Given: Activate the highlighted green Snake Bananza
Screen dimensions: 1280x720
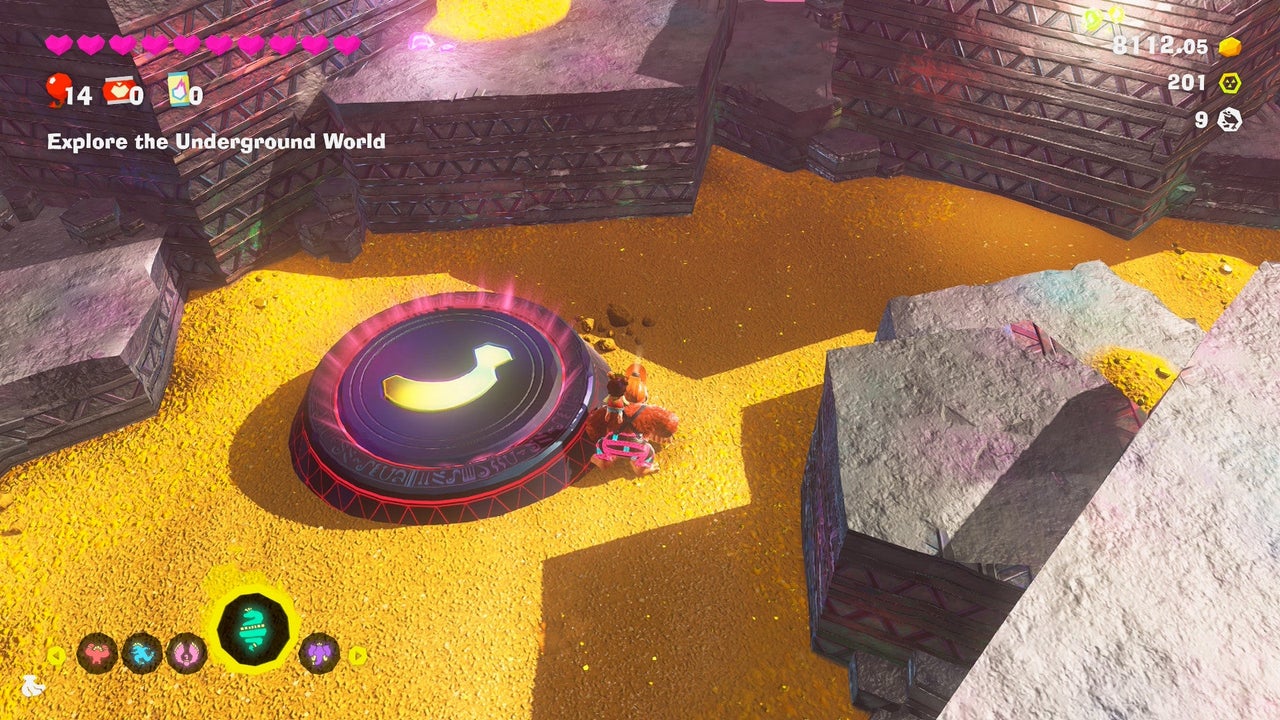Looking at the screenshot, I should click(x=254, y=629).
